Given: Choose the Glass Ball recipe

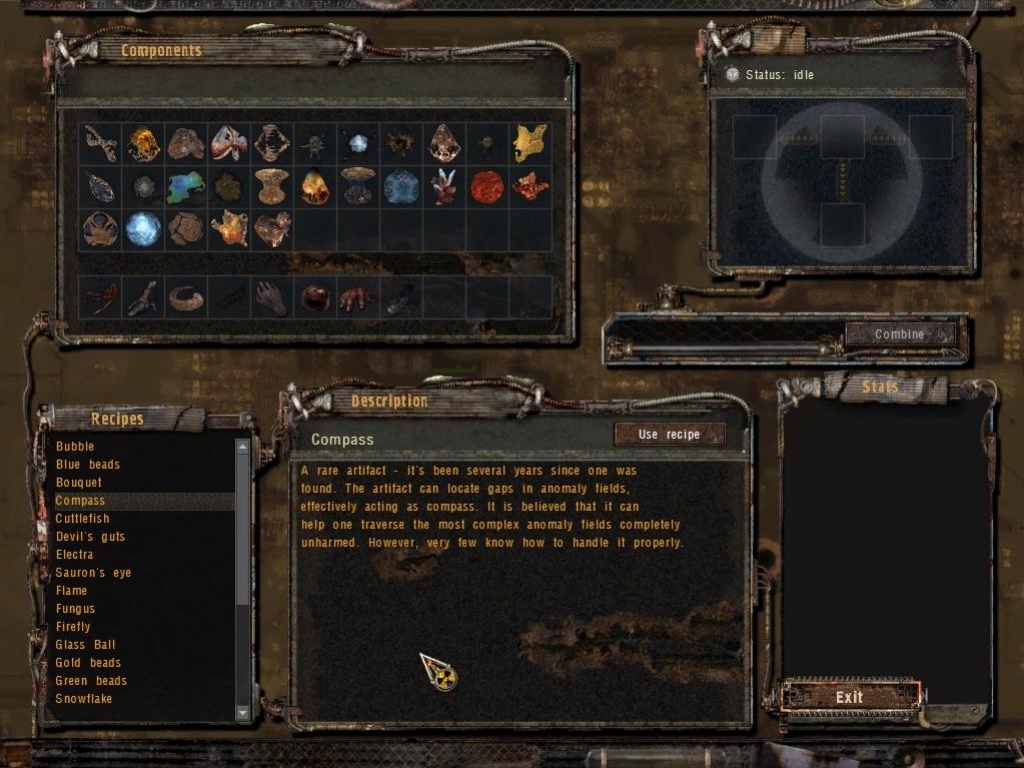Looking at the screenshot, I should click(85, 644).
